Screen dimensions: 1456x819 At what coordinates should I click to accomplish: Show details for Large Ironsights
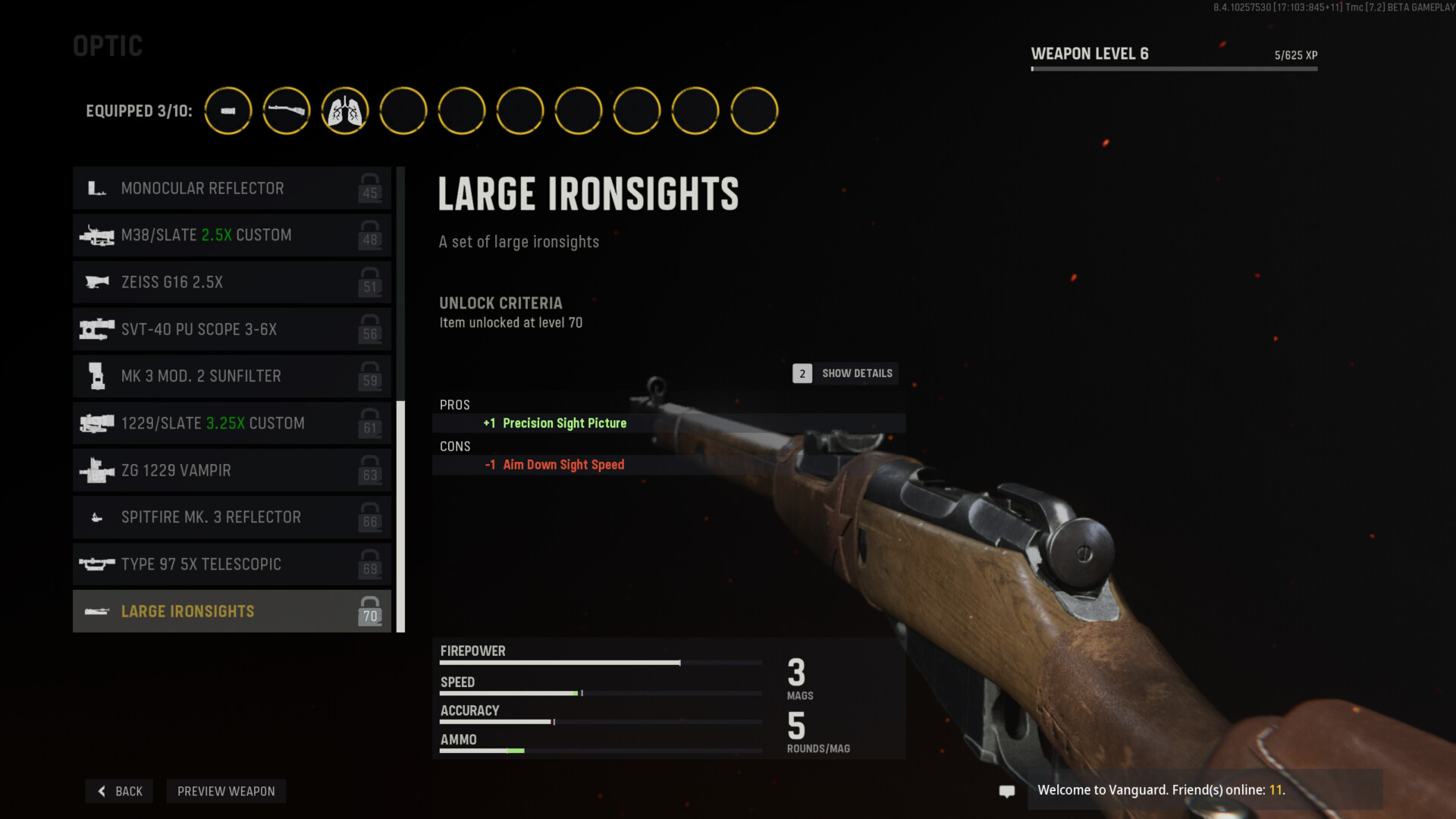coord(846,373)
